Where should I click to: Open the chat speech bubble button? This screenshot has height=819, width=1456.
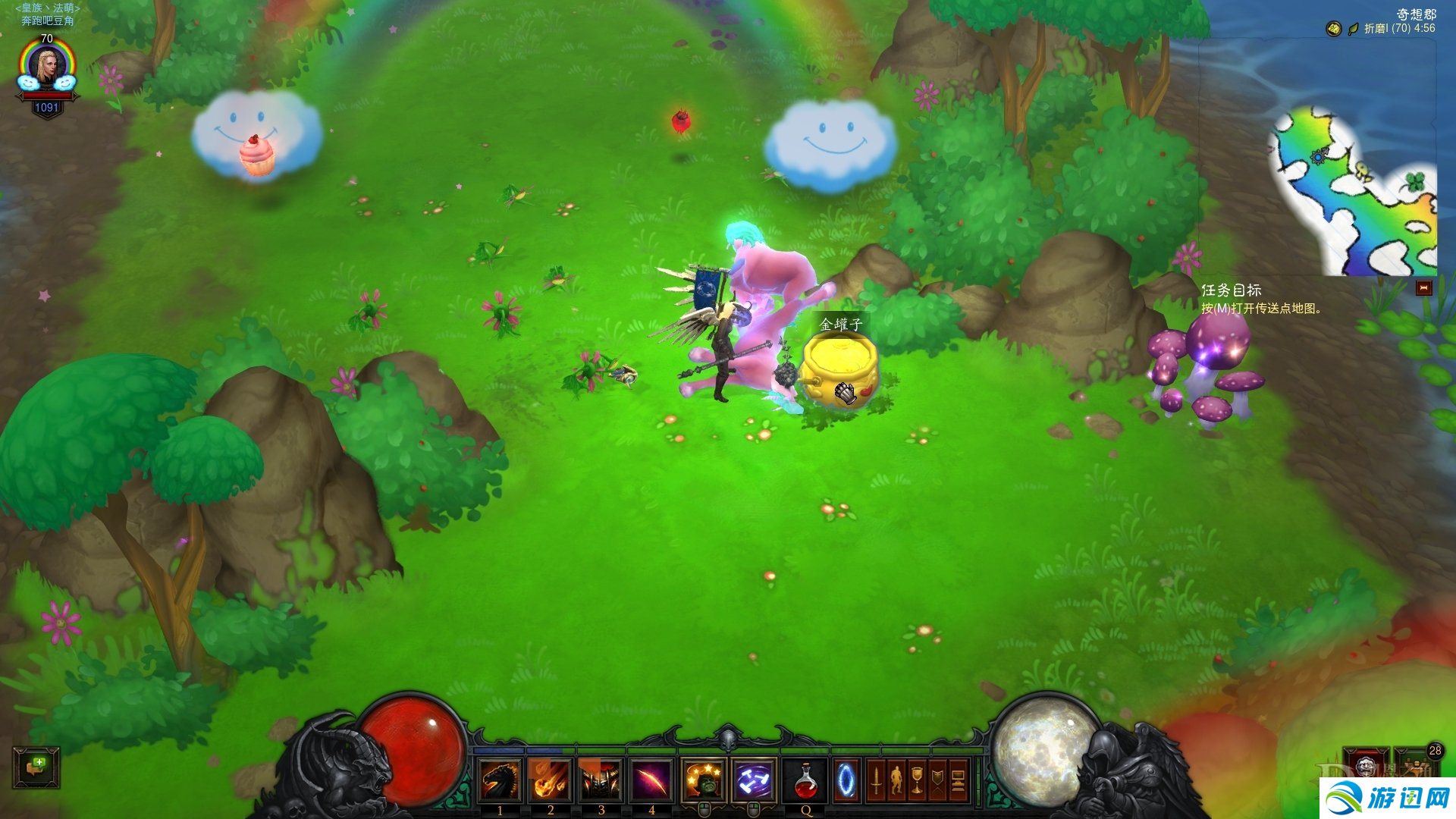[x=36, y=767]
